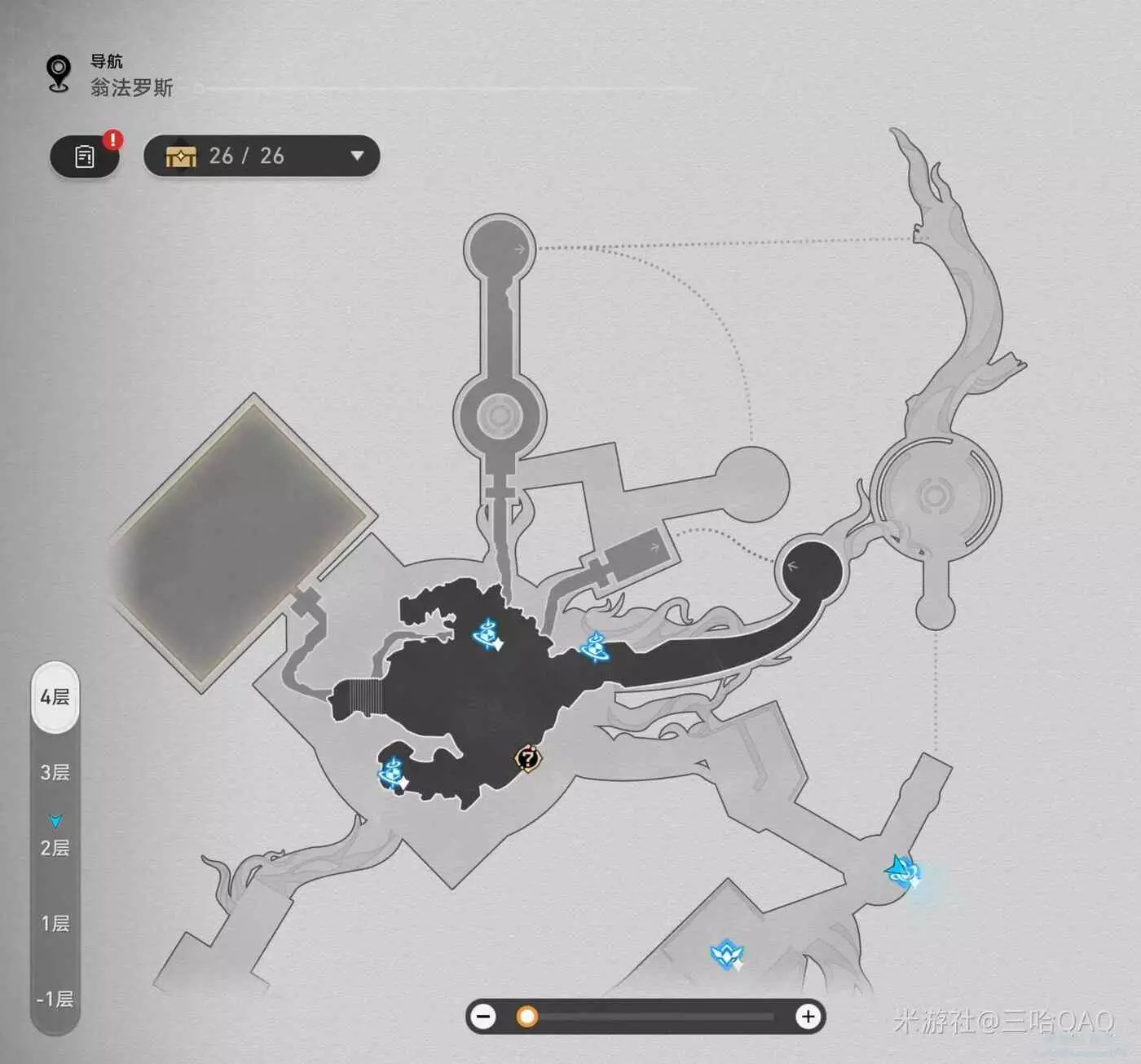Viewport: 1141px width, 1064px height.
Task: Select the blue lotus-shaped map marker
Action: pyautogui.click(x=726, y=953)
